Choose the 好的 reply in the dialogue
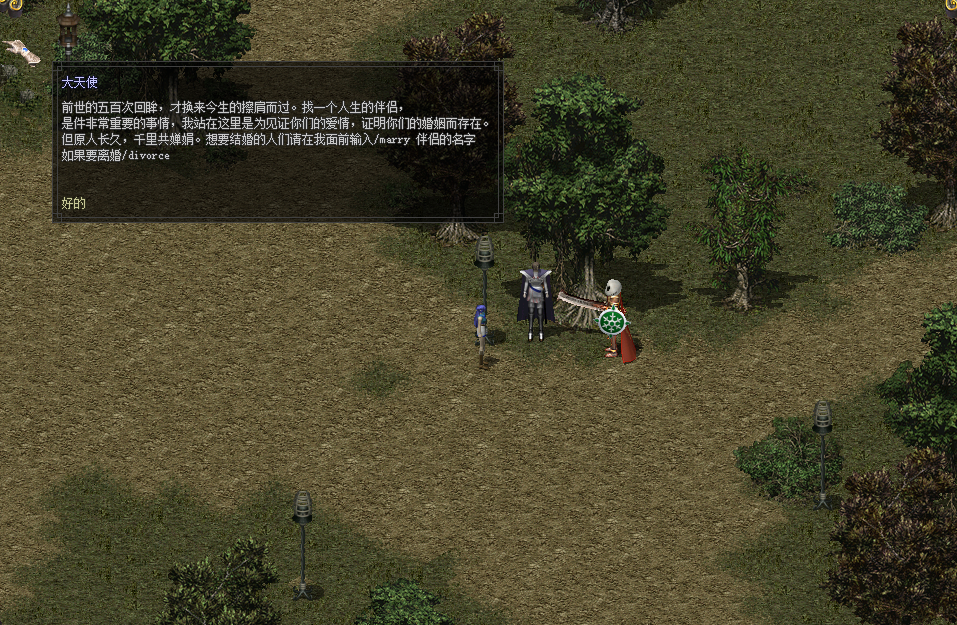The width and height of the screenshot is (957, 625). click(x=74, y=203)
